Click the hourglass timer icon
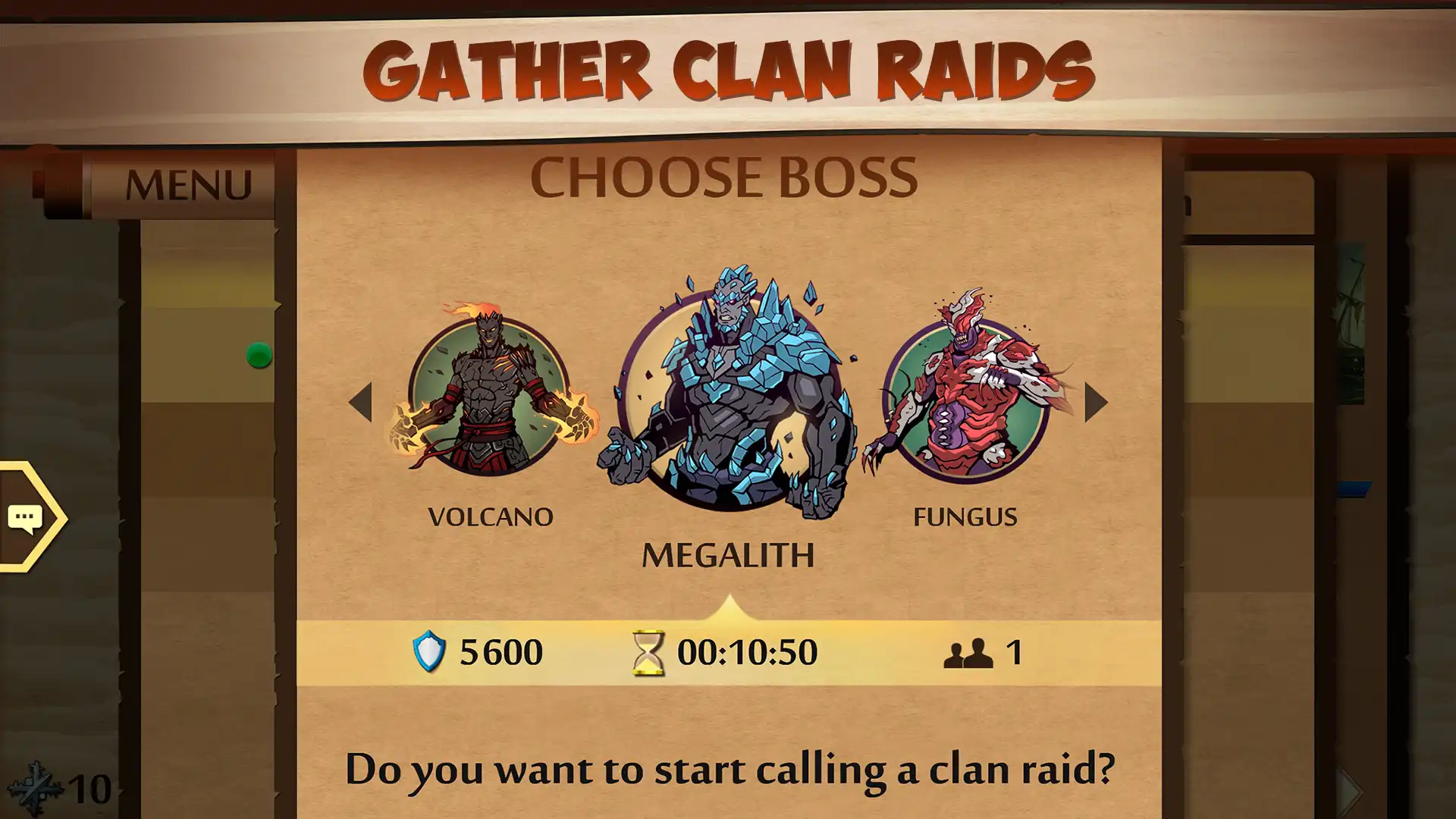Viewport: 1456px width, 819px height. pyautogui.click(x=648, y=651)
